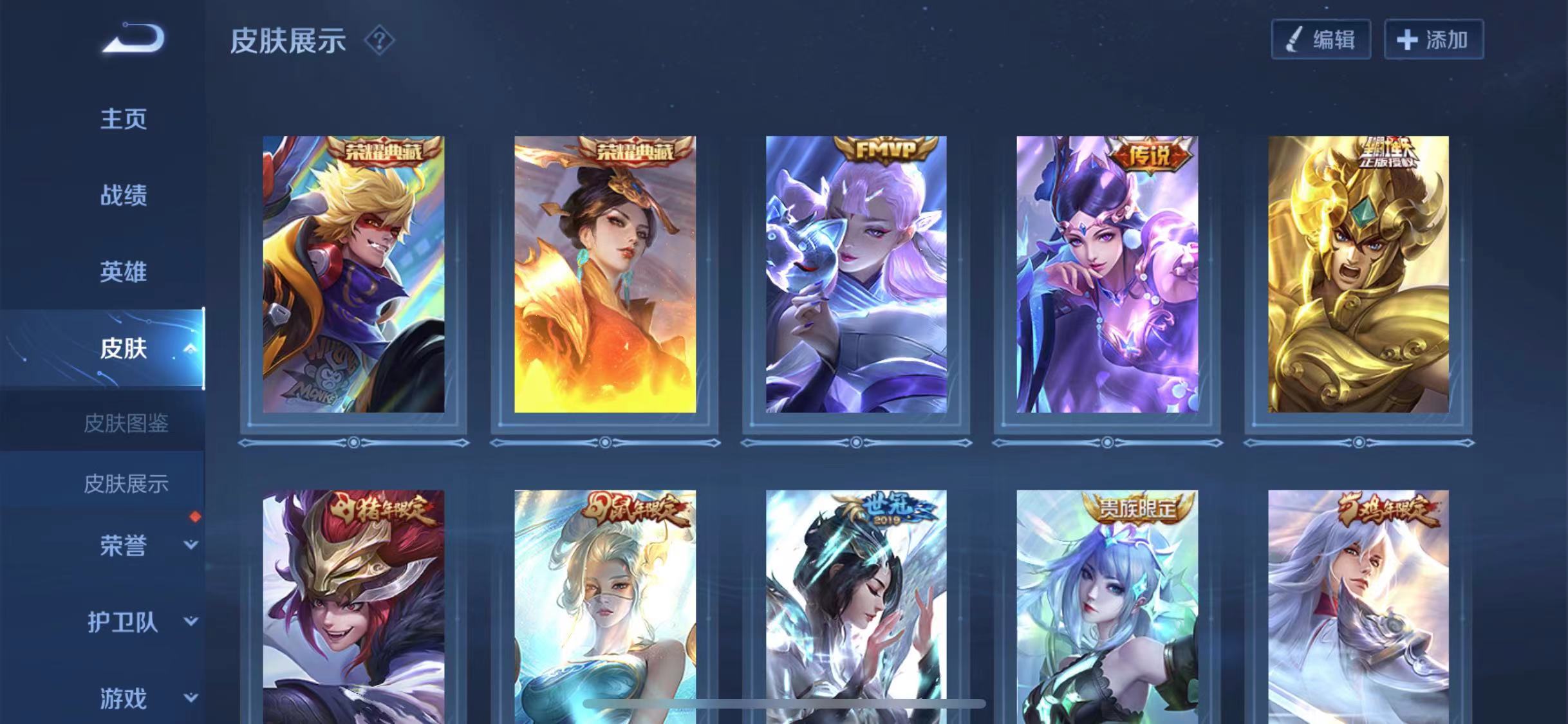Select the 猪年限定 masked skin card

point(353,605)
